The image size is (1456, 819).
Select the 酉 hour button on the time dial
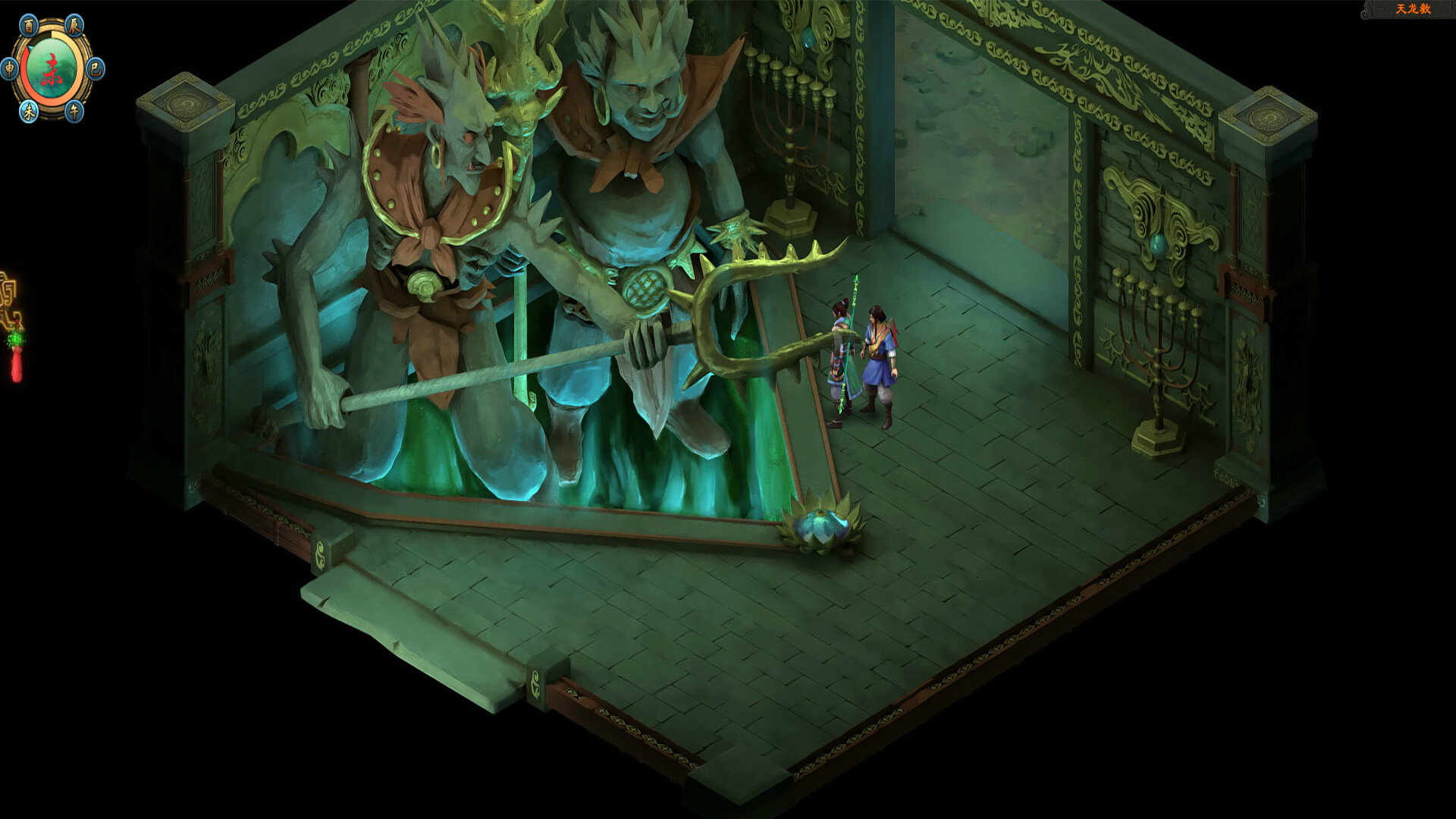29,26
